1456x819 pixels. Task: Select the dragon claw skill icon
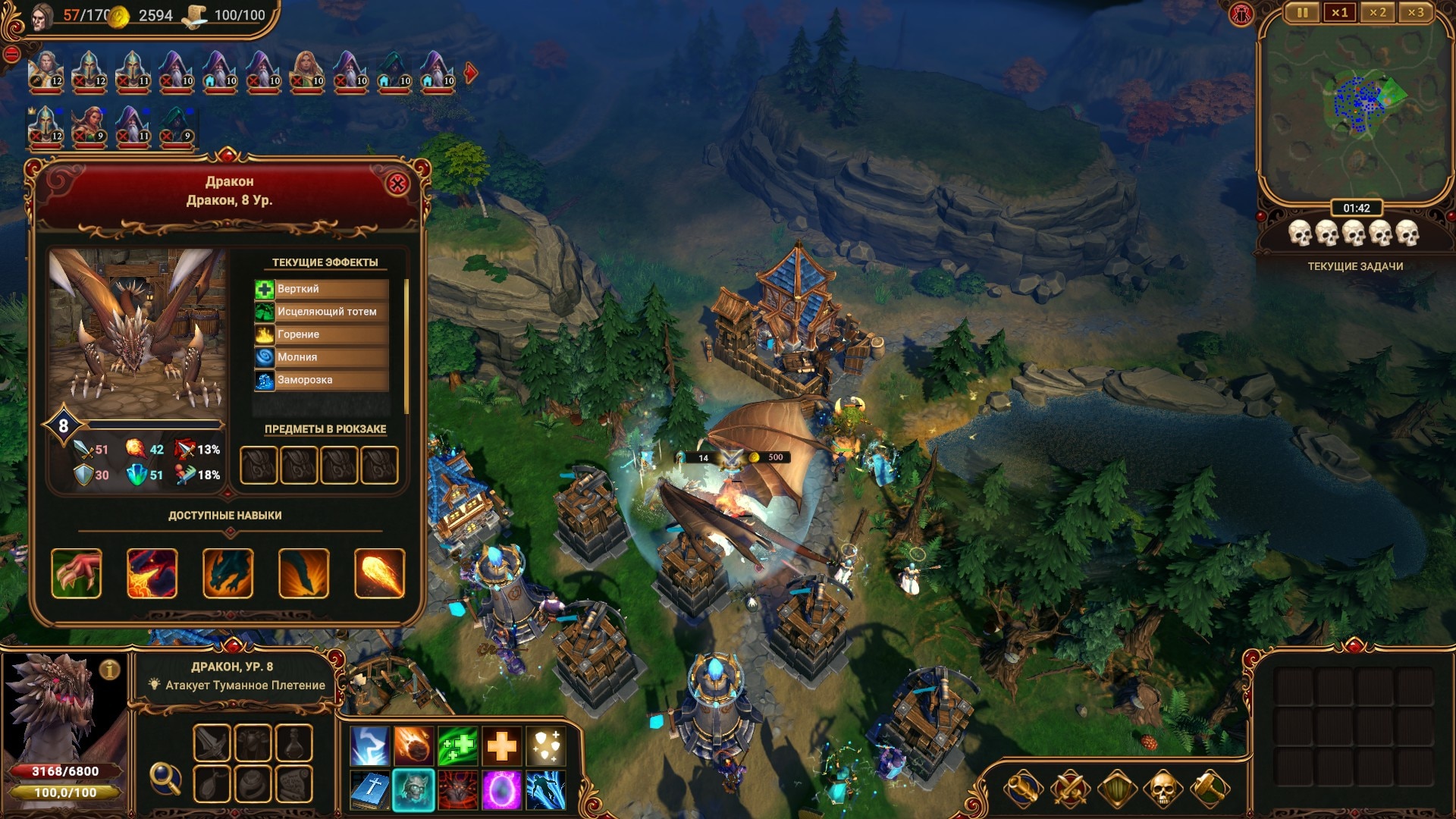(77, 573)
